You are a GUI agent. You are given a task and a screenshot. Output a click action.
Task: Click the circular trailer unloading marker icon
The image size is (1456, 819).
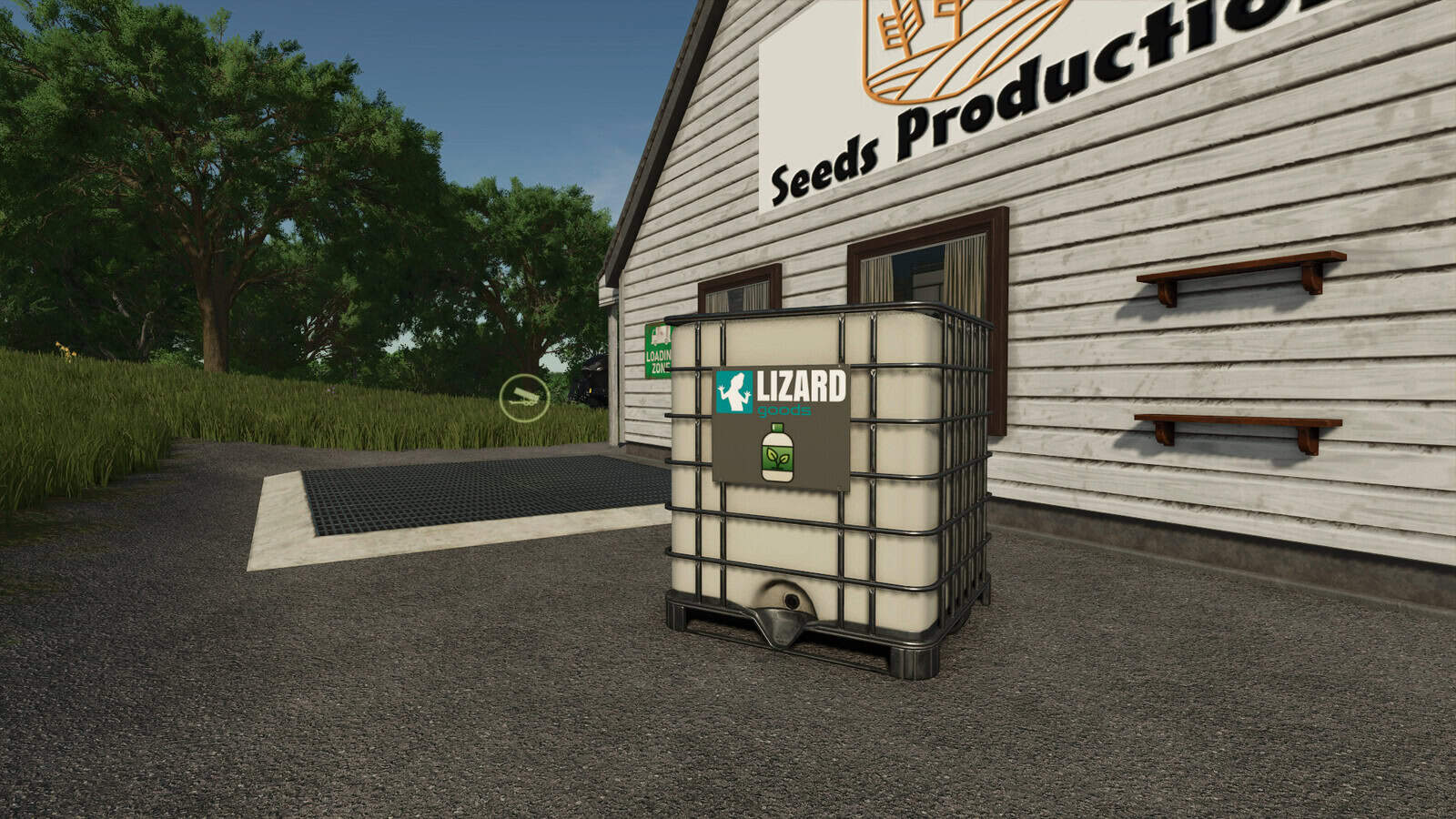[524, 398]
